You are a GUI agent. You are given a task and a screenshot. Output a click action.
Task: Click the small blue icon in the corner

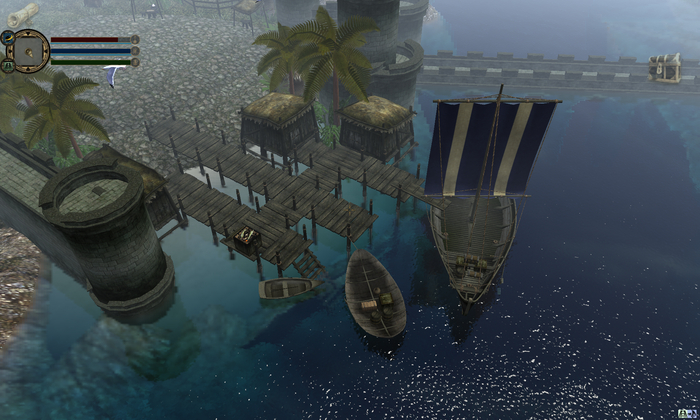tap(691, 412)
